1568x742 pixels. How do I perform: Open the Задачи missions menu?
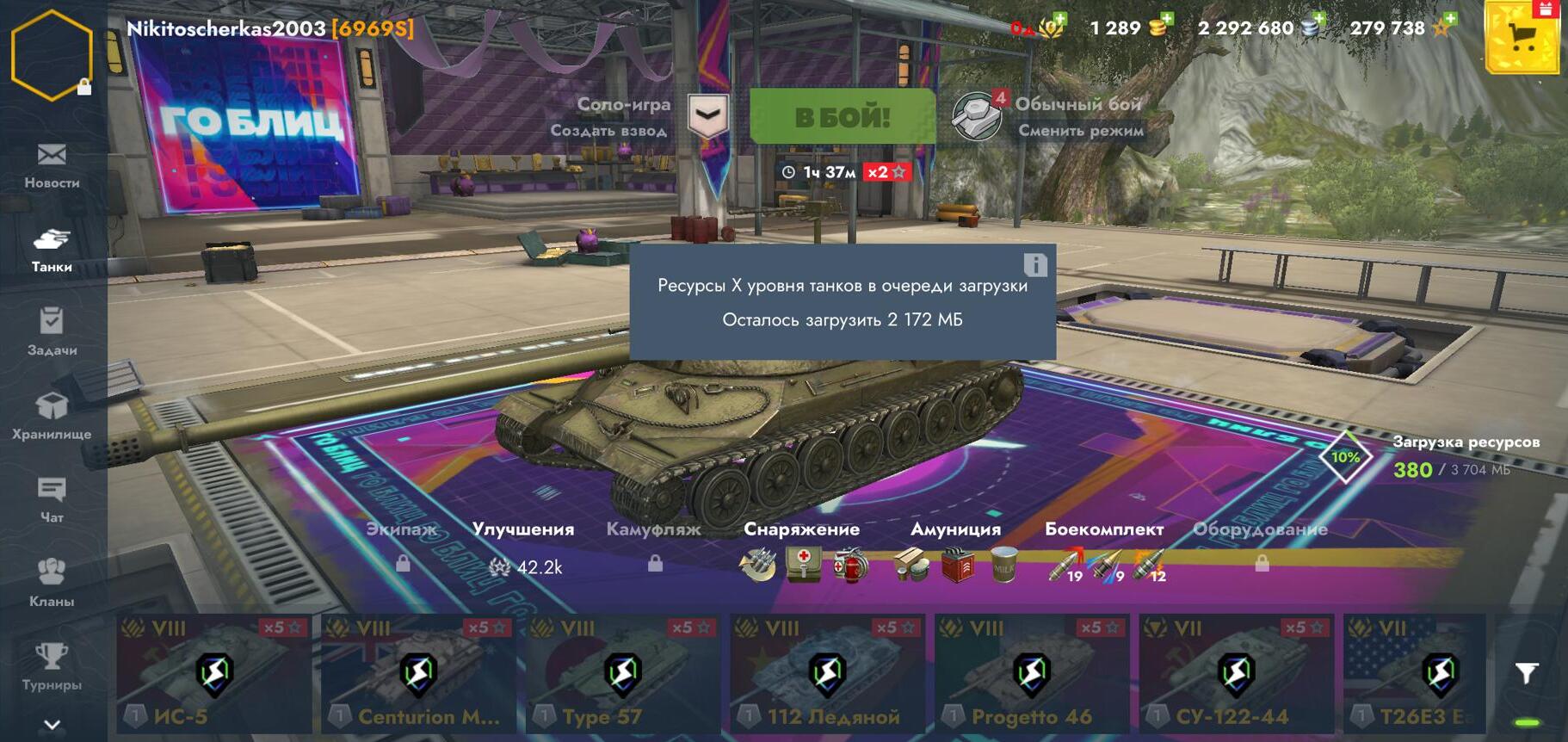52,332
